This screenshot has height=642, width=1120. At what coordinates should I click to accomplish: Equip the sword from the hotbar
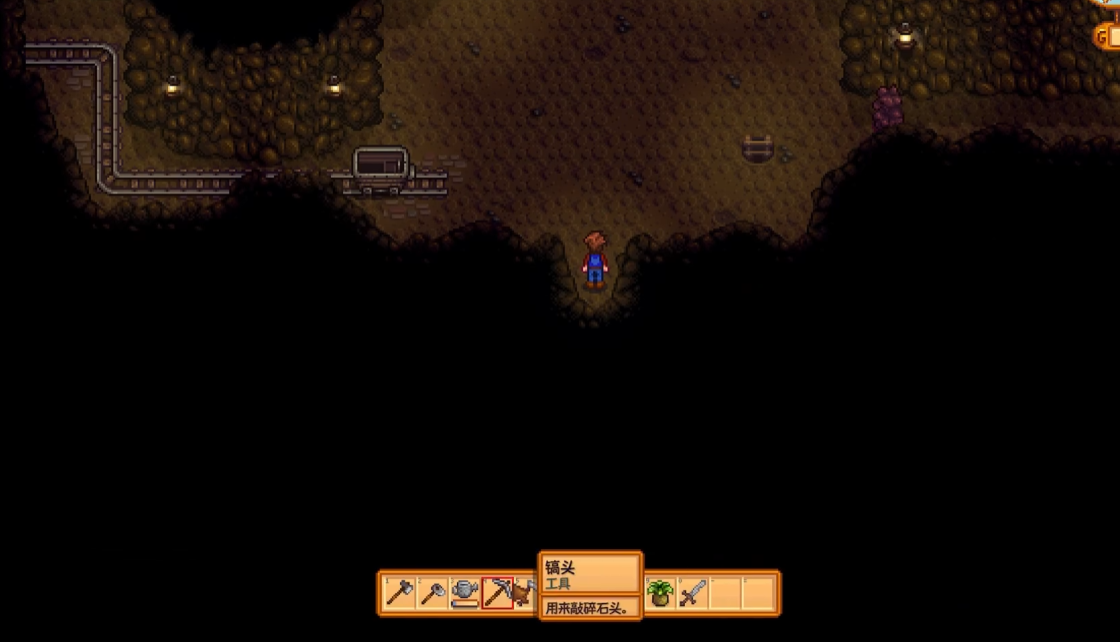pyautogui.click(x=692, y=593)
